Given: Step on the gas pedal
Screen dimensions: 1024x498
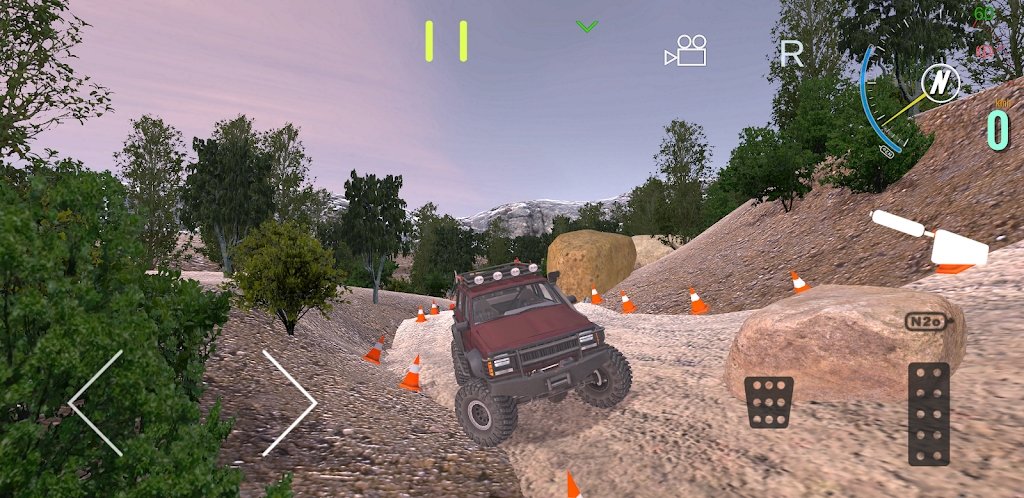Looking at the screenshot, I should (x=929, y=413).
